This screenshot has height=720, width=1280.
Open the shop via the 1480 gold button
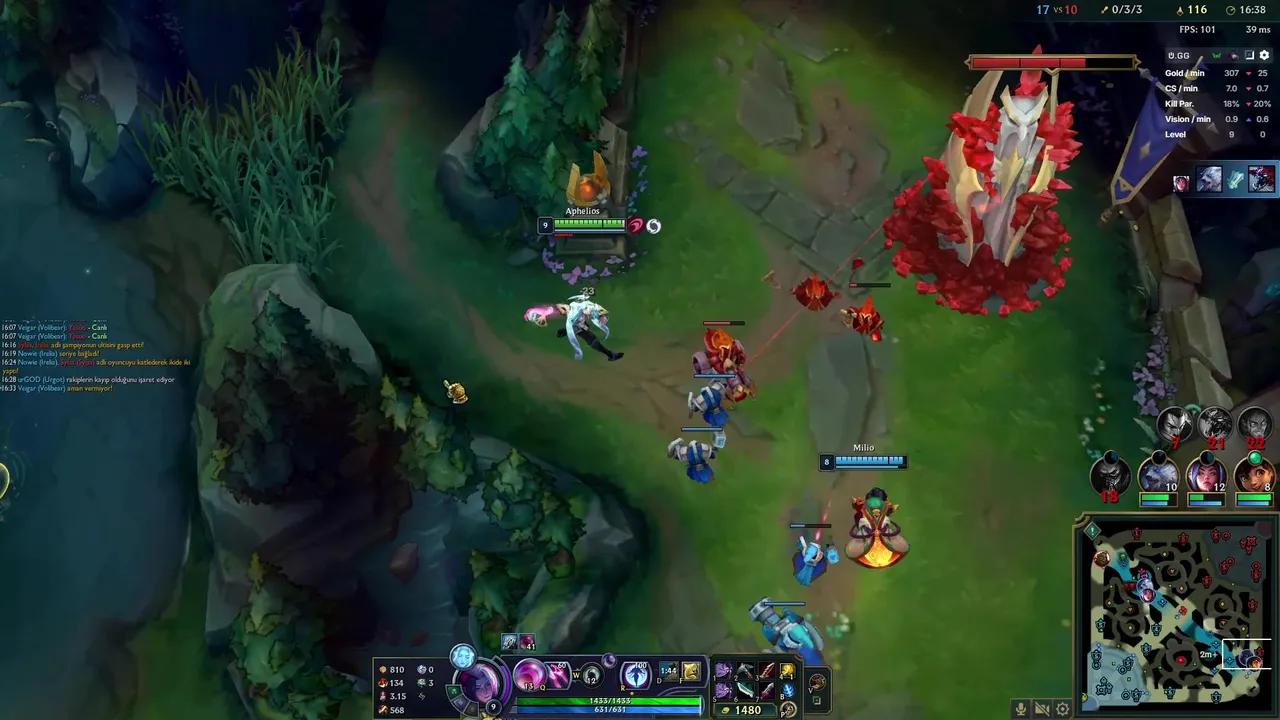tap(745, 709)
